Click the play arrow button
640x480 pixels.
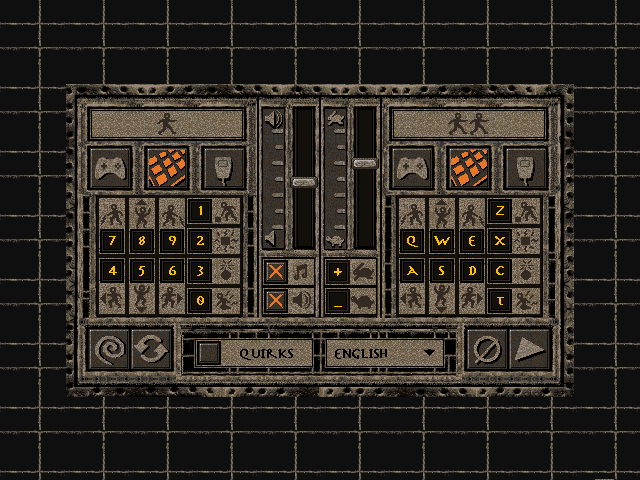(530, 351)
